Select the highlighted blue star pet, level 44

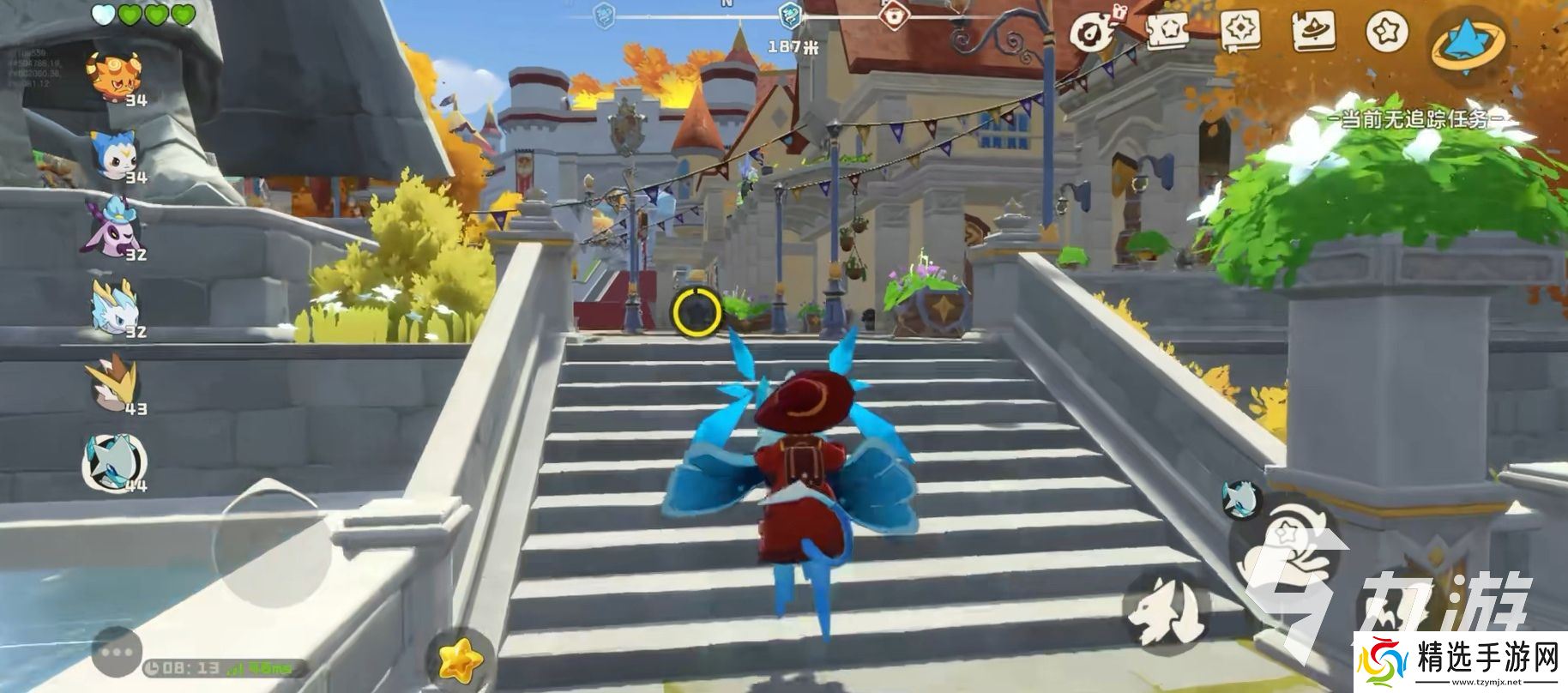(x=114, y=461)
